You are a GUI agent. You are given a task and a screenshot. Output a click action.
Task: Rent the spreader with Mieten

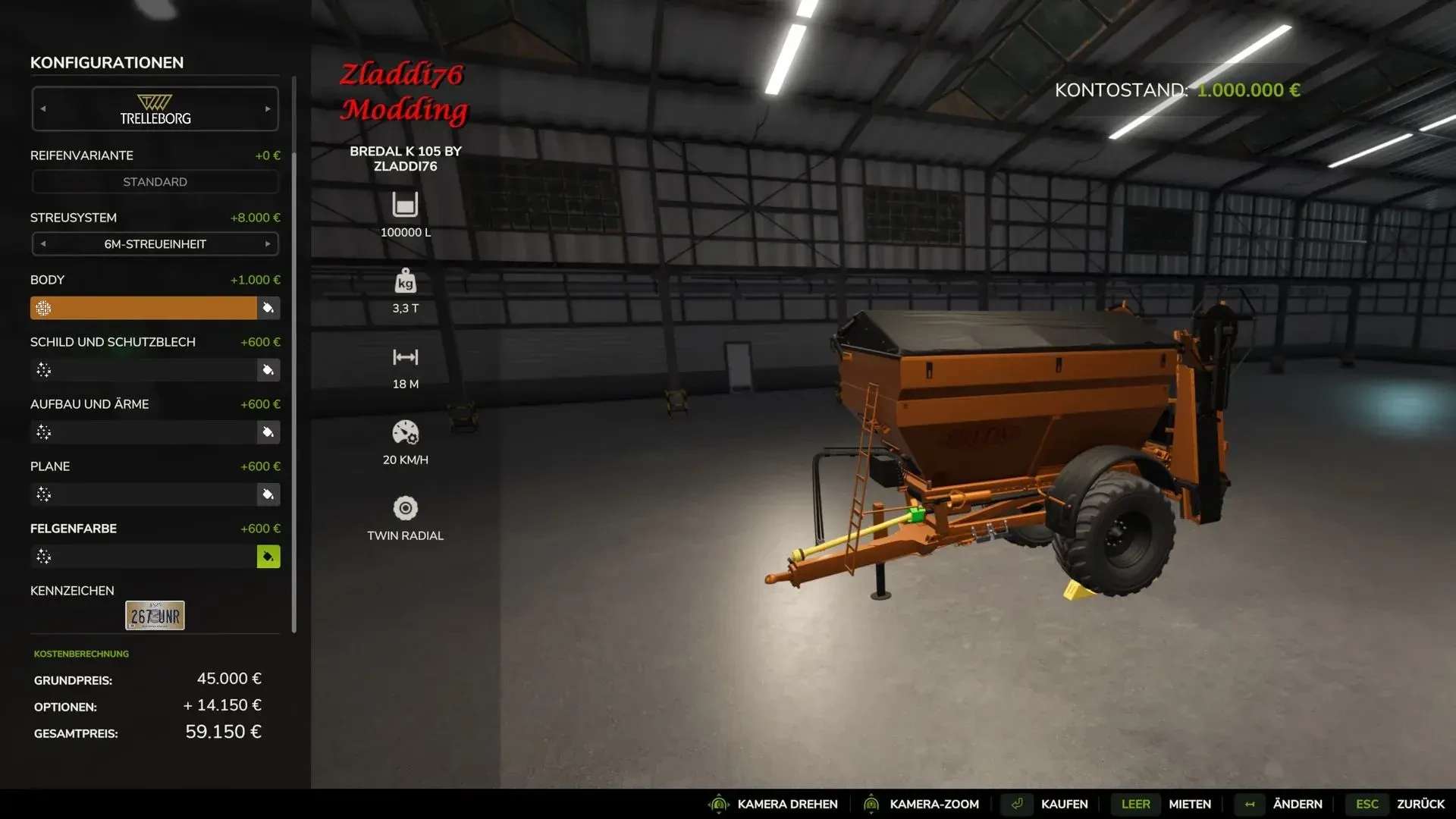1189,804
